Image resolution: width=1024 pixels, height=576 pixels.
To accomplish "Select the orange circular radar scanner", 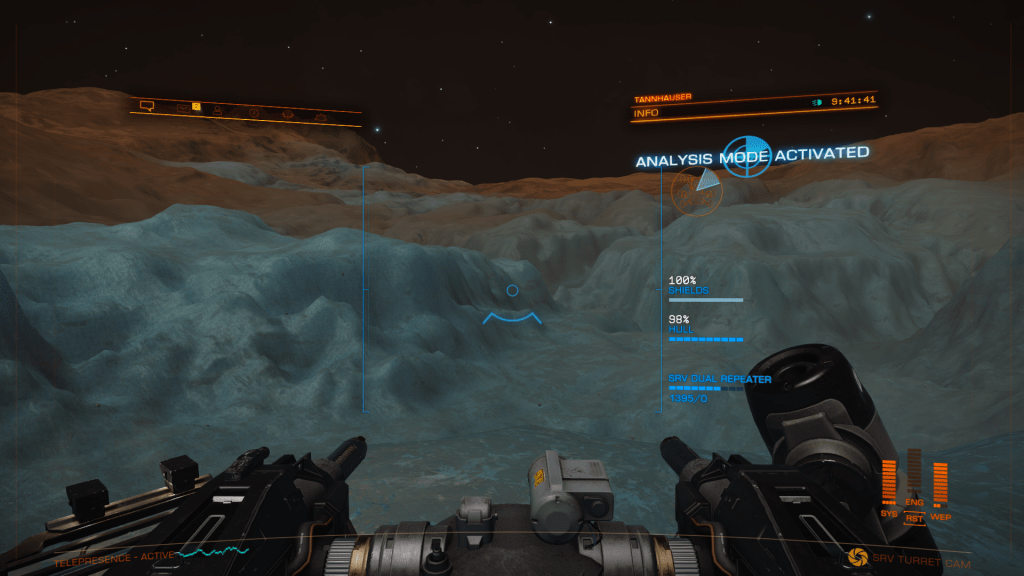I will pyautogui.click(x=696, y=189).
